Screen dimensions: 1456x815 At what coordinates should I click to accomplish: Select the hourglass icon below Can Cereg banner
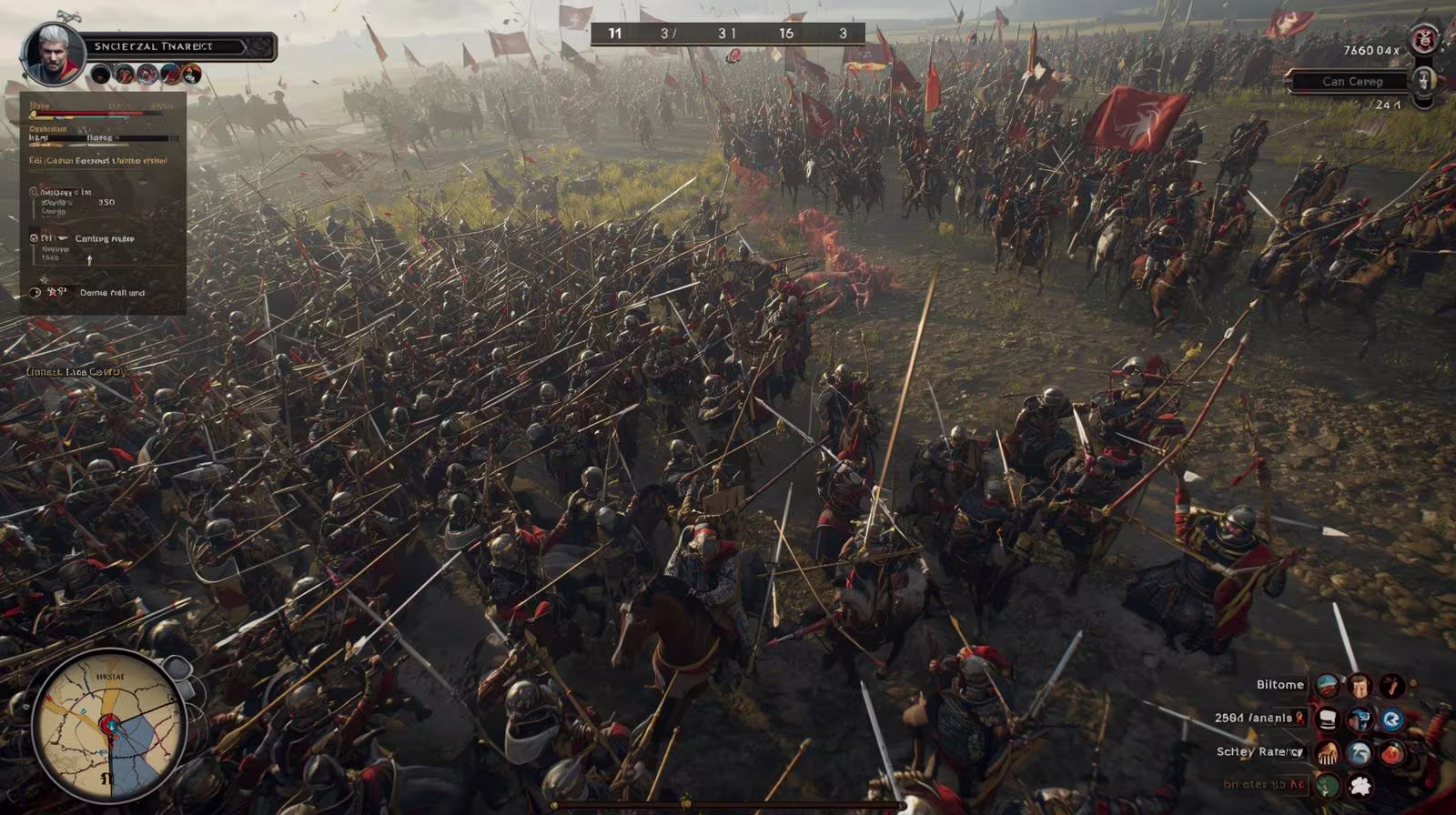coord(1425,80)
